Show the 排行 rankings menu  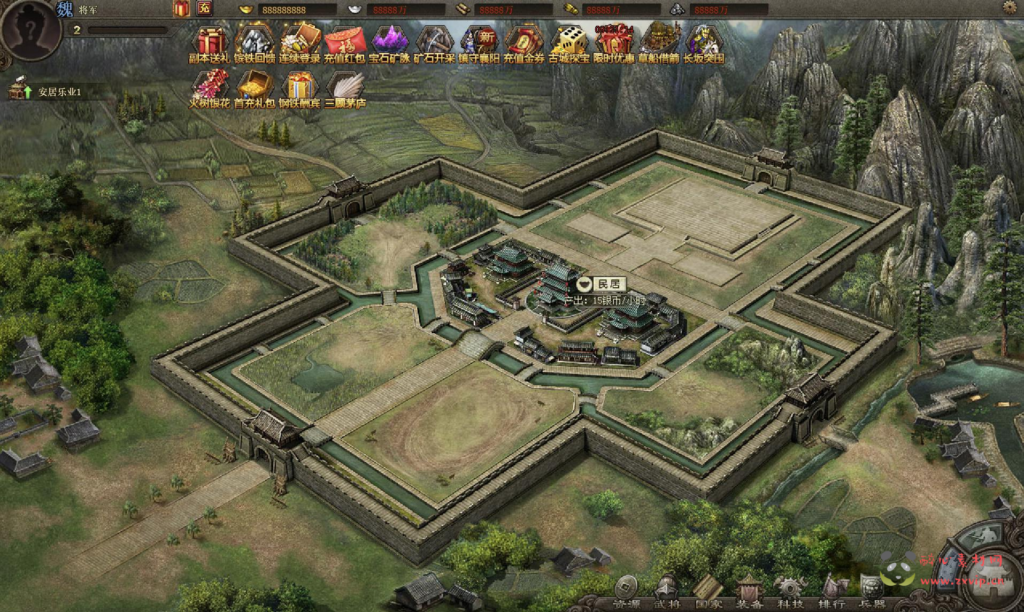(x=832, y=591)
